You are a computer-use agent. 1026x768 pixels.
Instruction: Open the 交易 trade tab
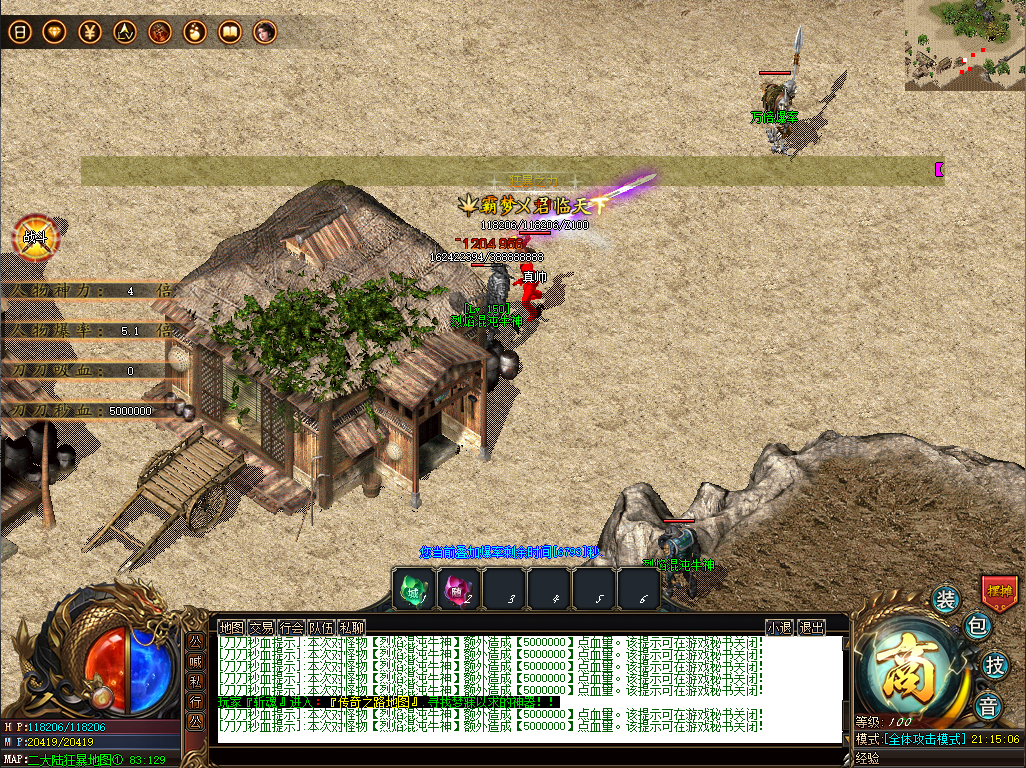[261, 627]
